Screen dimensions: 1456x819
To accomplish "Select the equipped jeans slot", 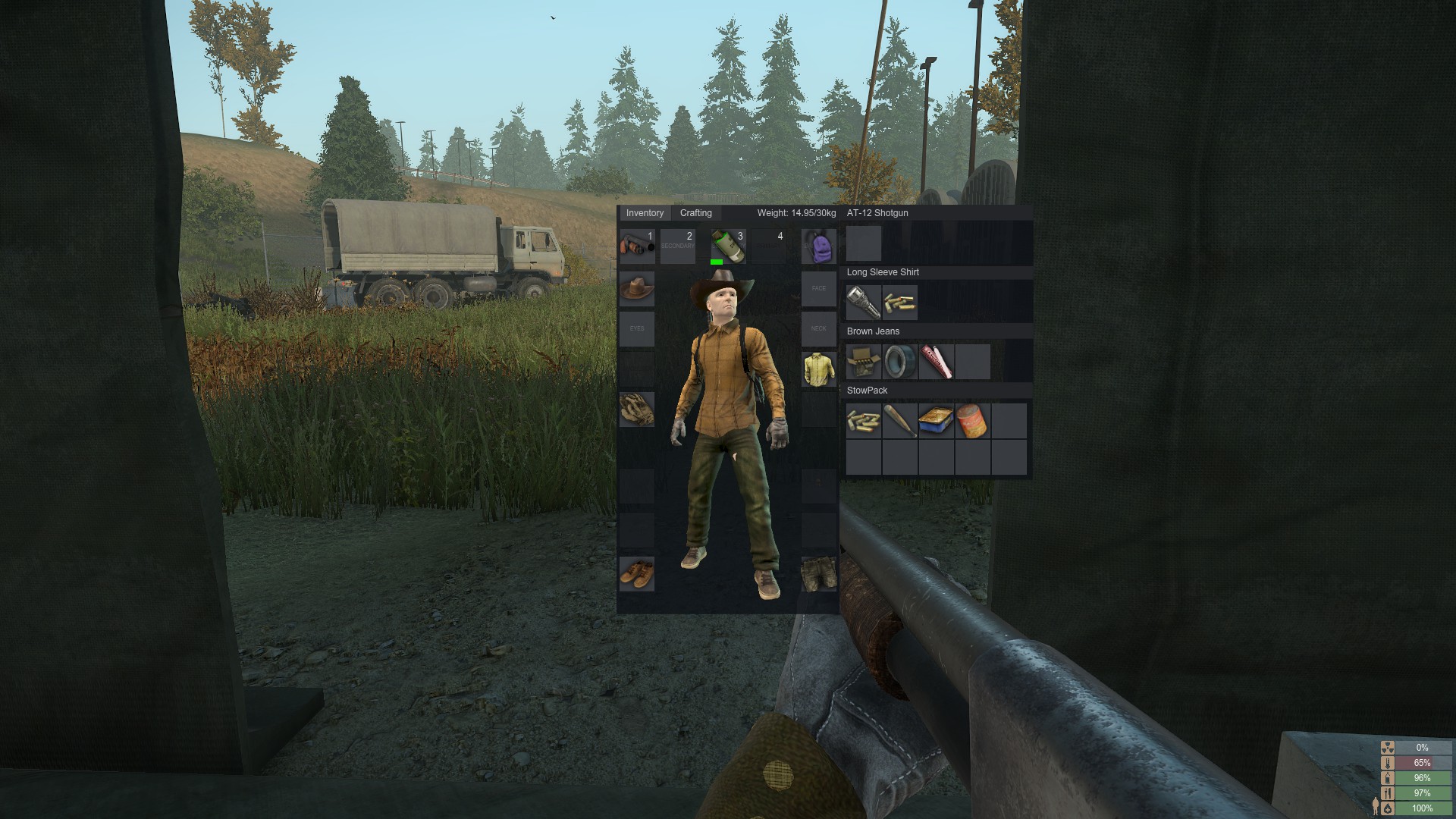I will click(819, 573).
